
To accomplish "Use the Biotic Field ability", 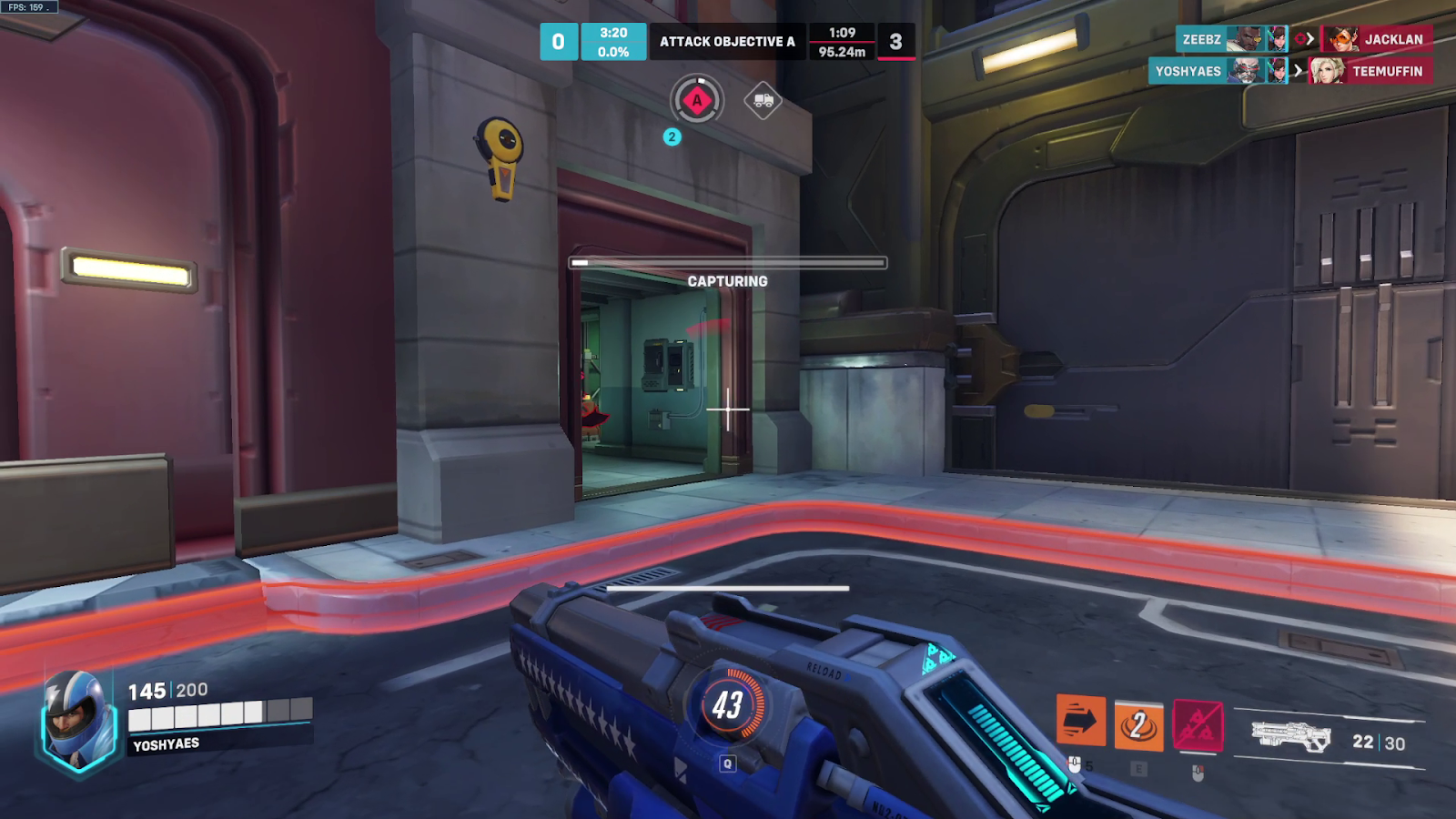I will 1138,725.
